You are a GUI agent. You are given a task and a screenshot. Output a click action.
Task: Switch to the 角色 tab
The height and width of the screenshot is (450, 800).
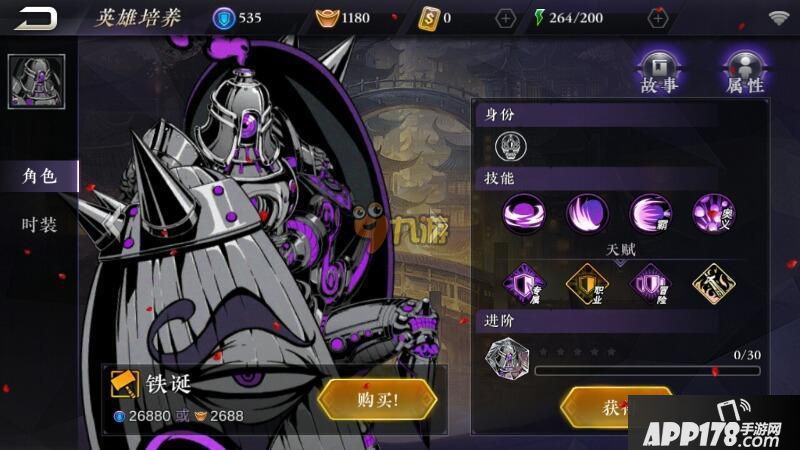[39, 177]
